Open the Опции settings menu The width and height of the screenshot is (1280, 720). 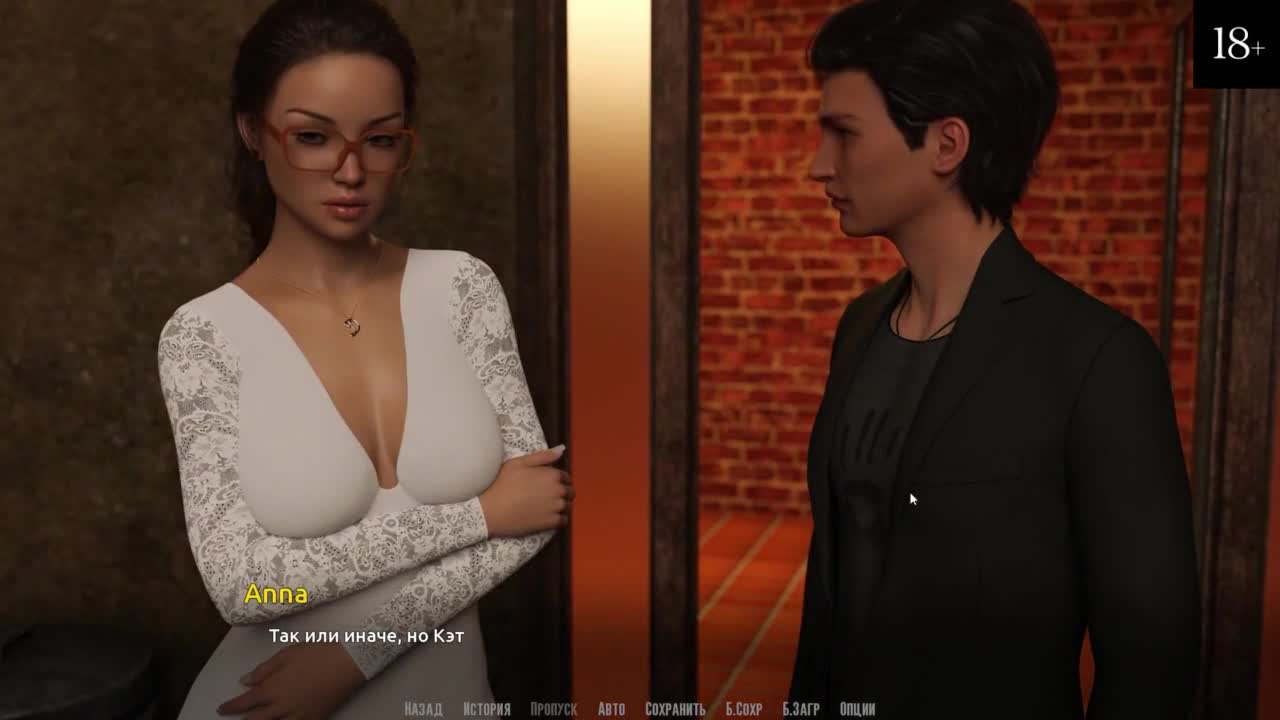tap(858, 709)
